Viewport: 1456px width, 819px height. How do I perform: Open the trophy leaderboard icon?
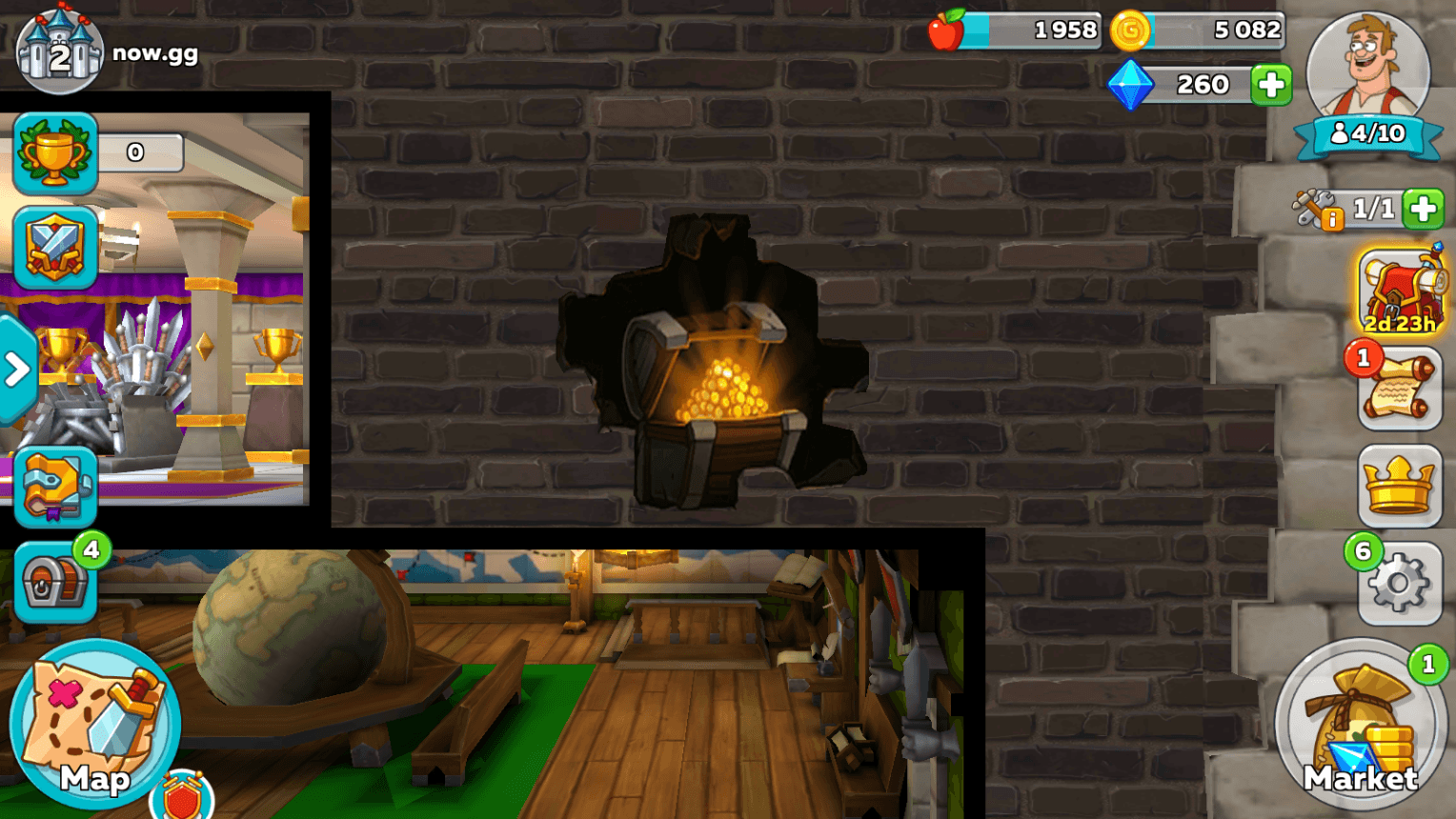pyautogui.click(x=54, y=152)
